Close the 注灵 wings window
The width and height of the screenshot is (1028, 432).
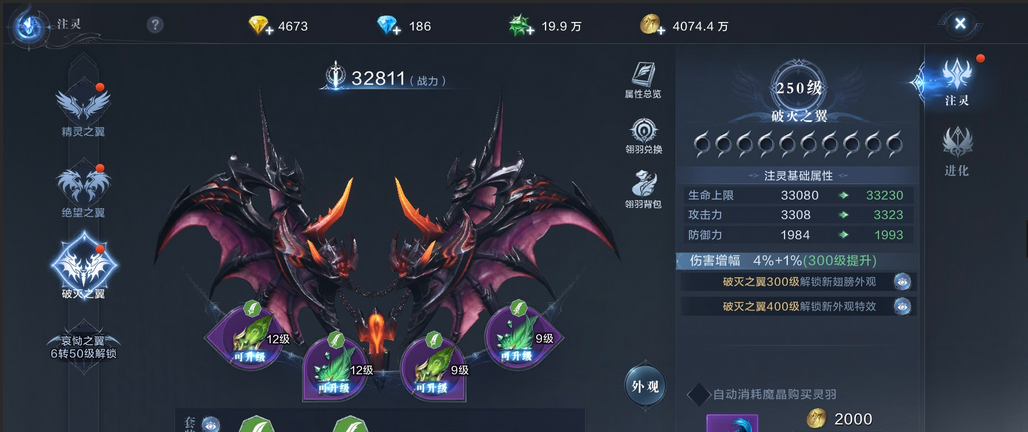[960, 24]
